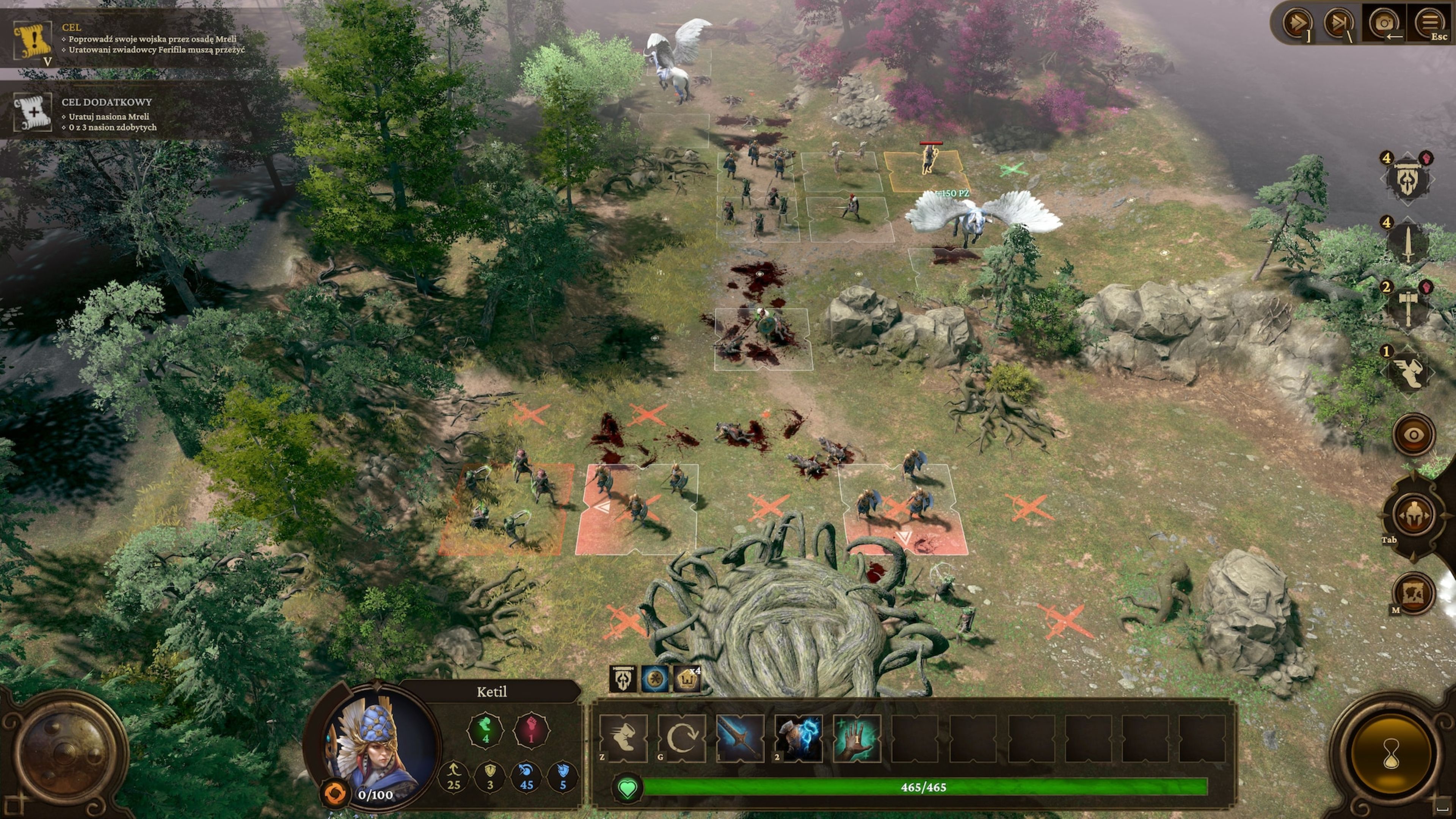Activate the running boot move action
The image size is (1456, 819).
tap(623, 738)
